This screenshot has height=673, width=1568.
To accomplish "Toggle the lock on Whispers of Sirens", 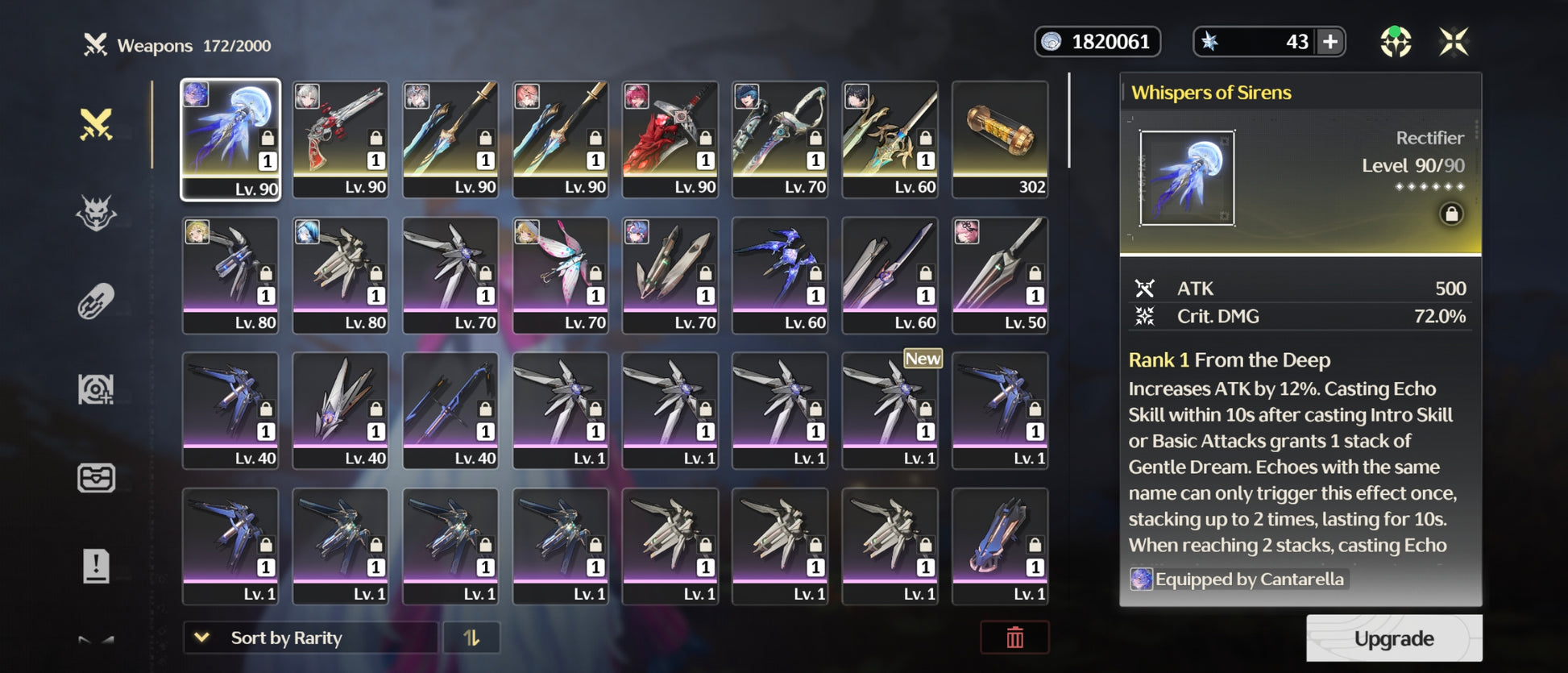I will click(1451, 214).
